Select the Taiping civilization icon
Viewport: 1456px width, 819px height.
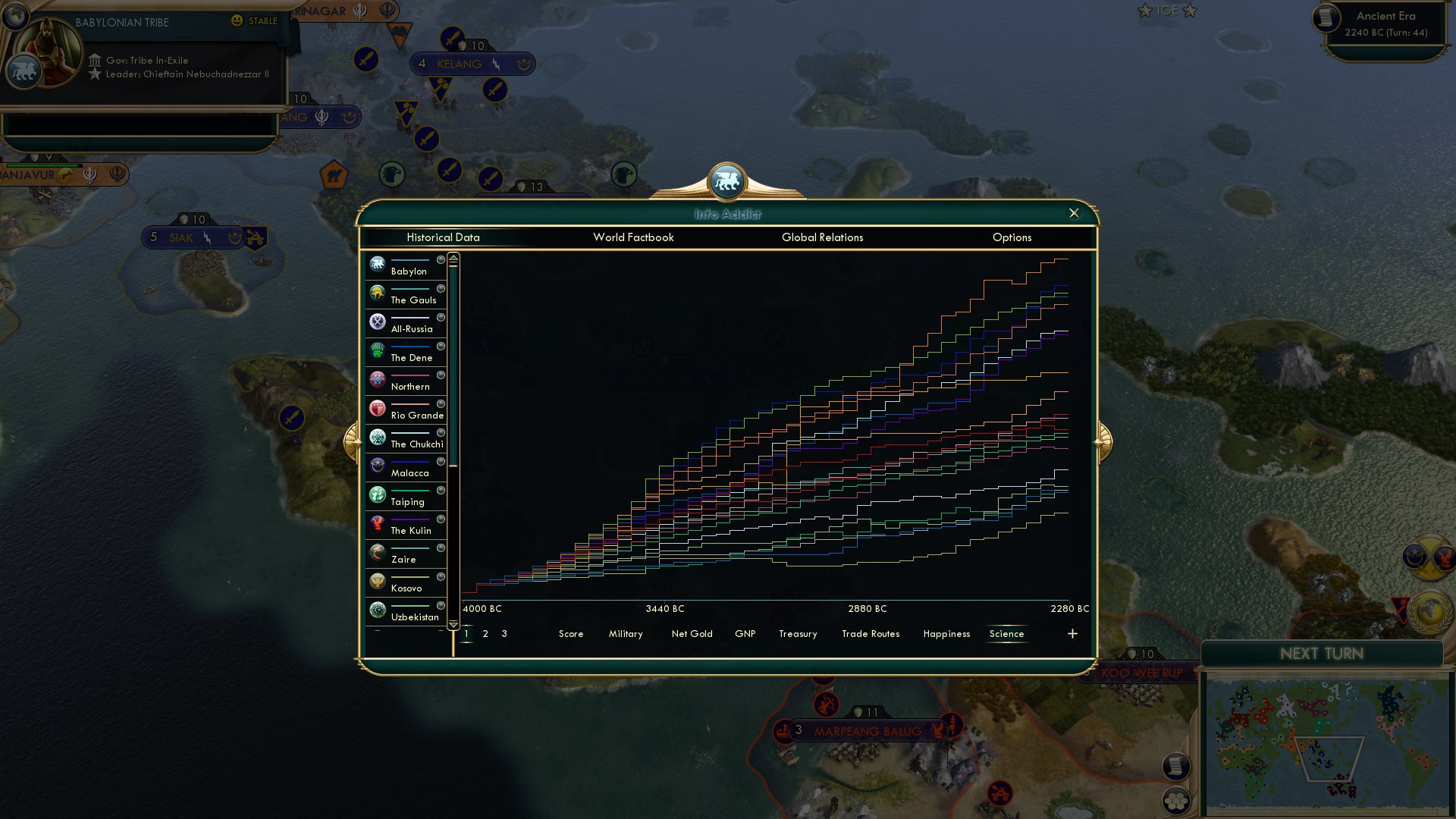(377, 494)
